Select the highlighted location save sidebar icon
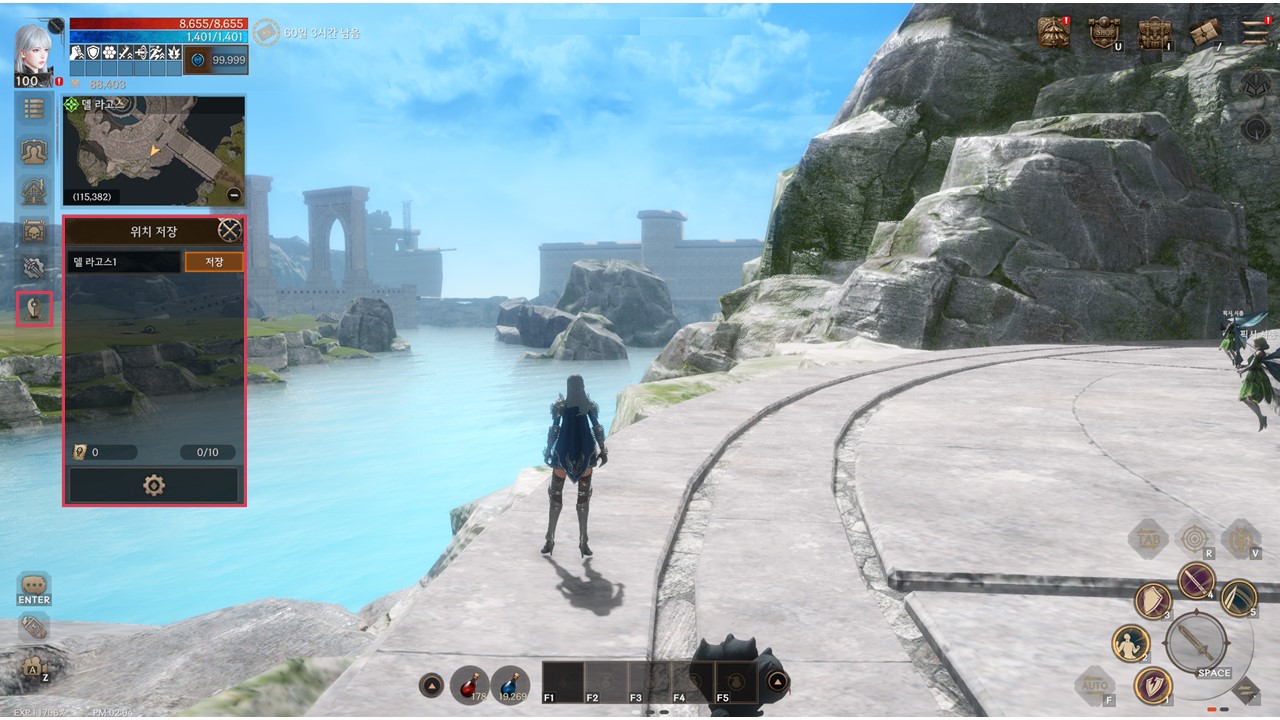Viewport: 1280px width, 720px height. (35, 308)
